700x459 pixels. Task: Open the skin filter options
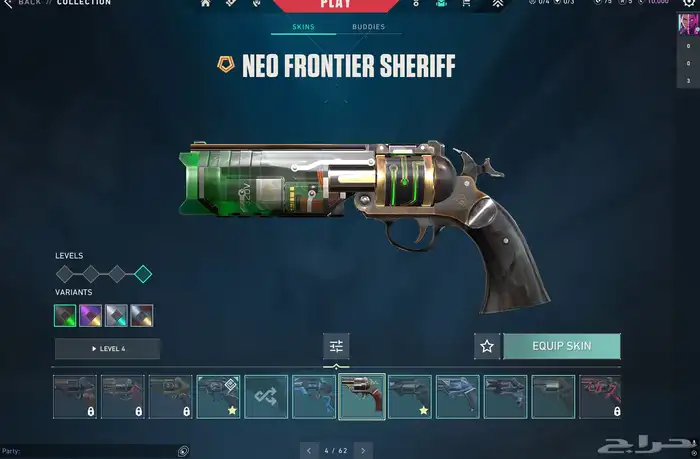coord(336,346)
